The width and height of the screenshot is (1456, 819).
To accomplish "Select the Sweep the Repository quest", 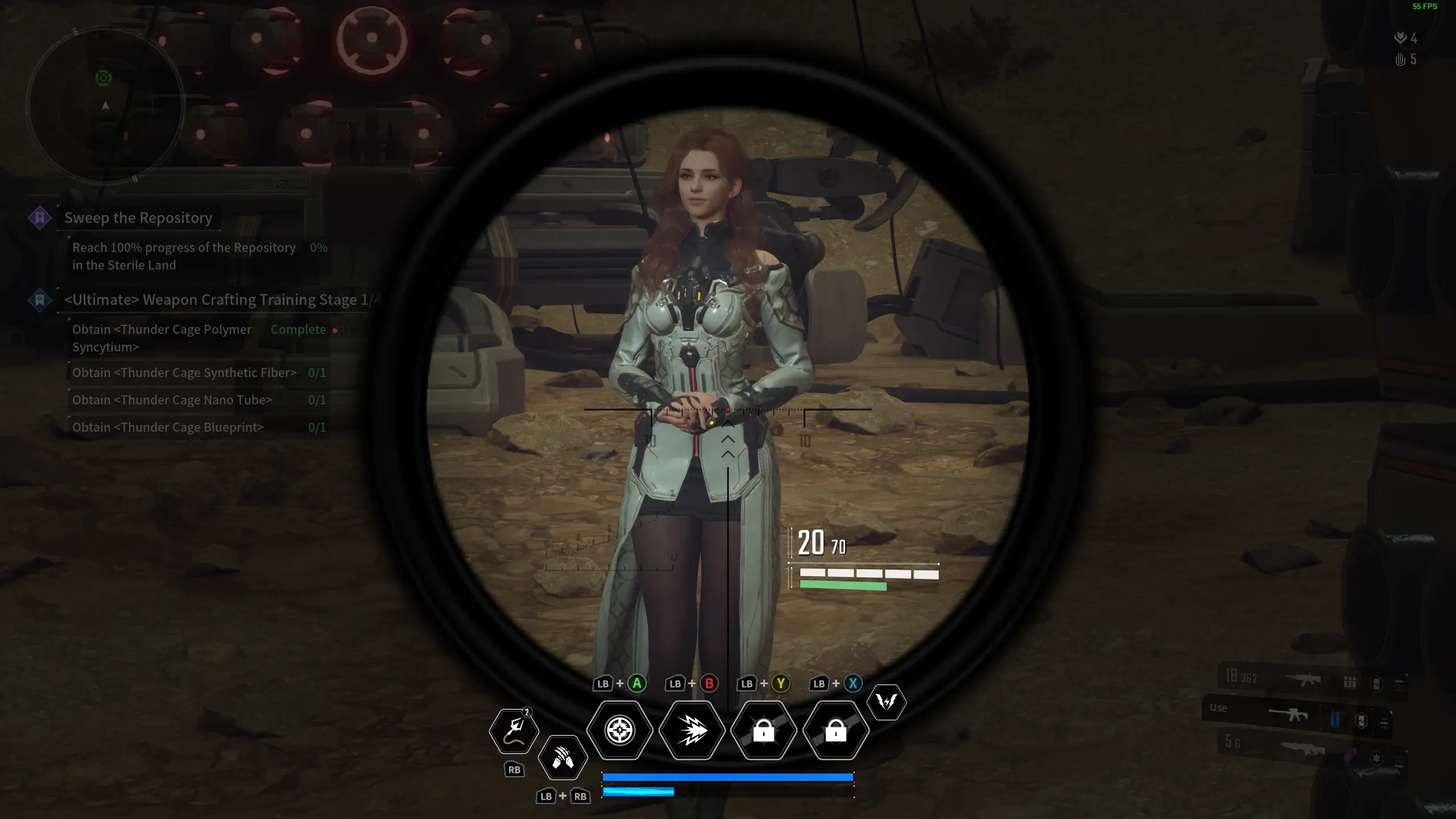I will click(x=138, y=218).
